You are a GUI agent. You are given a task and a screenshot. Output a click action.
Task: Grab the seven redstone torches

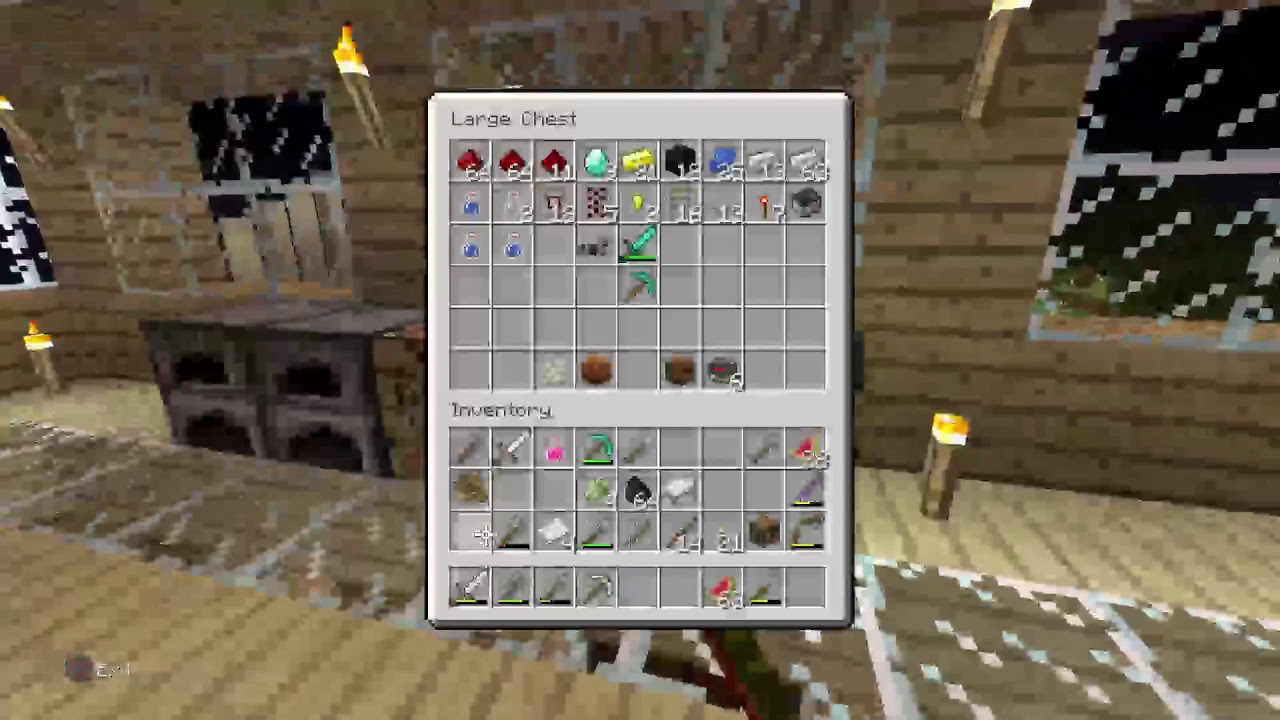[x=765, y=207]
